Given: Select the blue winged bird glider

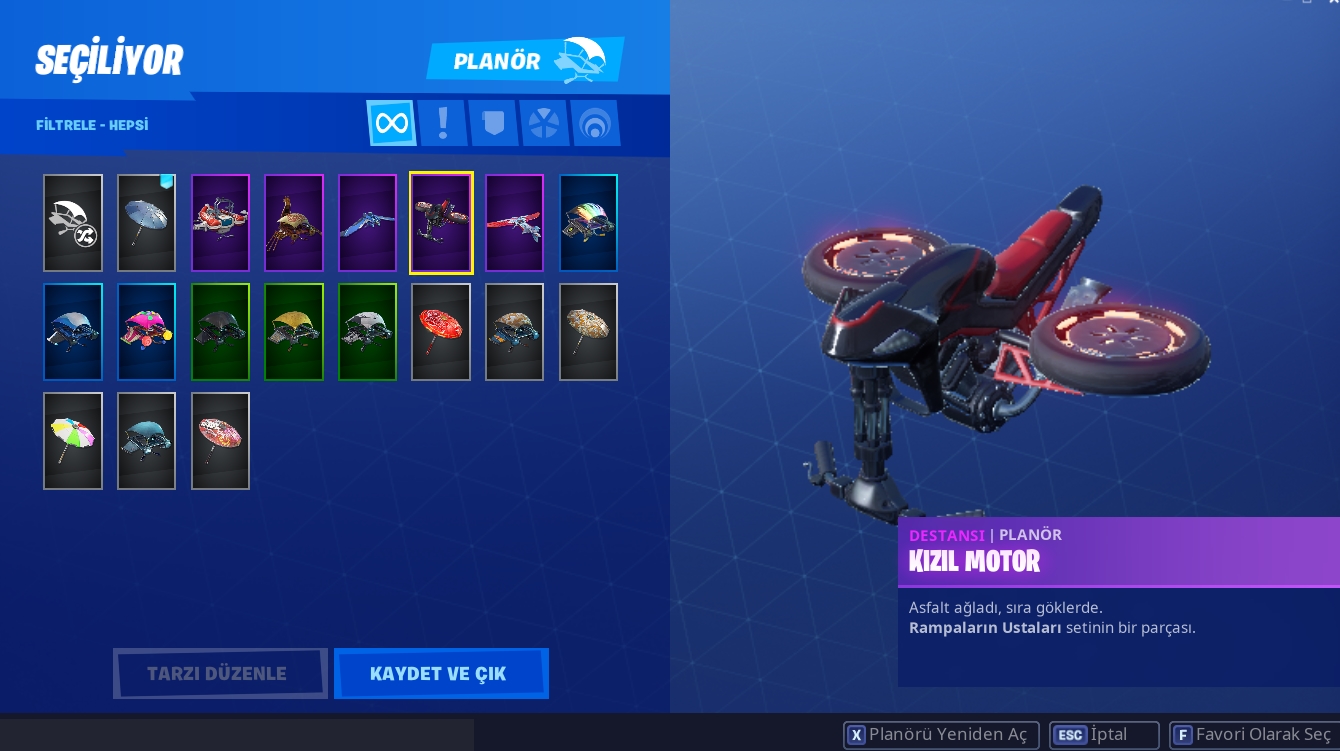Looking at the screenshot, I should point(367,223).
